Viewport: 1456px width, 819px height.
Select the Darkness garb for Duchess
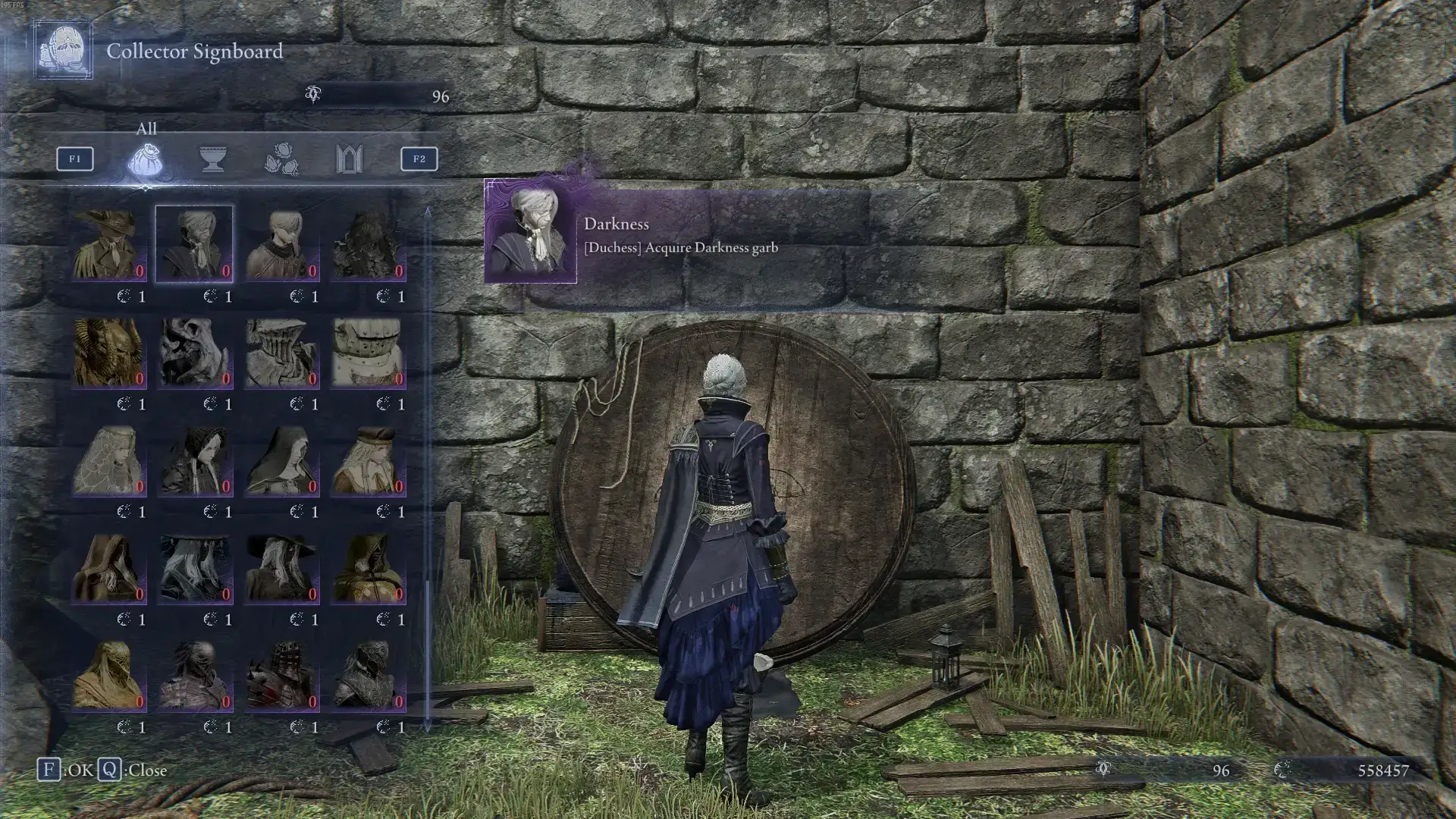[194, 244]
